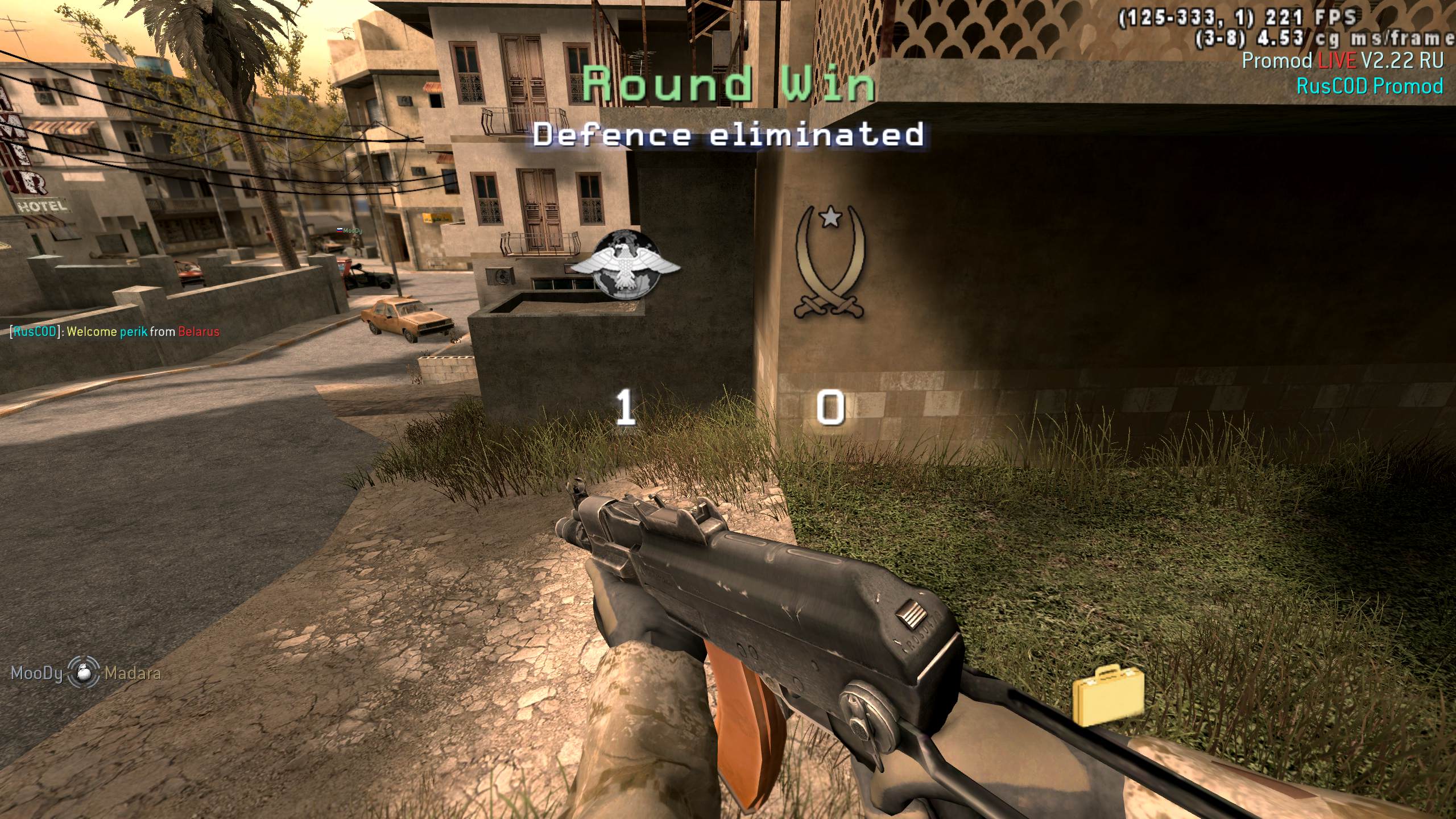Click the yellow briefcase bomb icon

[x=1108, y=696]
